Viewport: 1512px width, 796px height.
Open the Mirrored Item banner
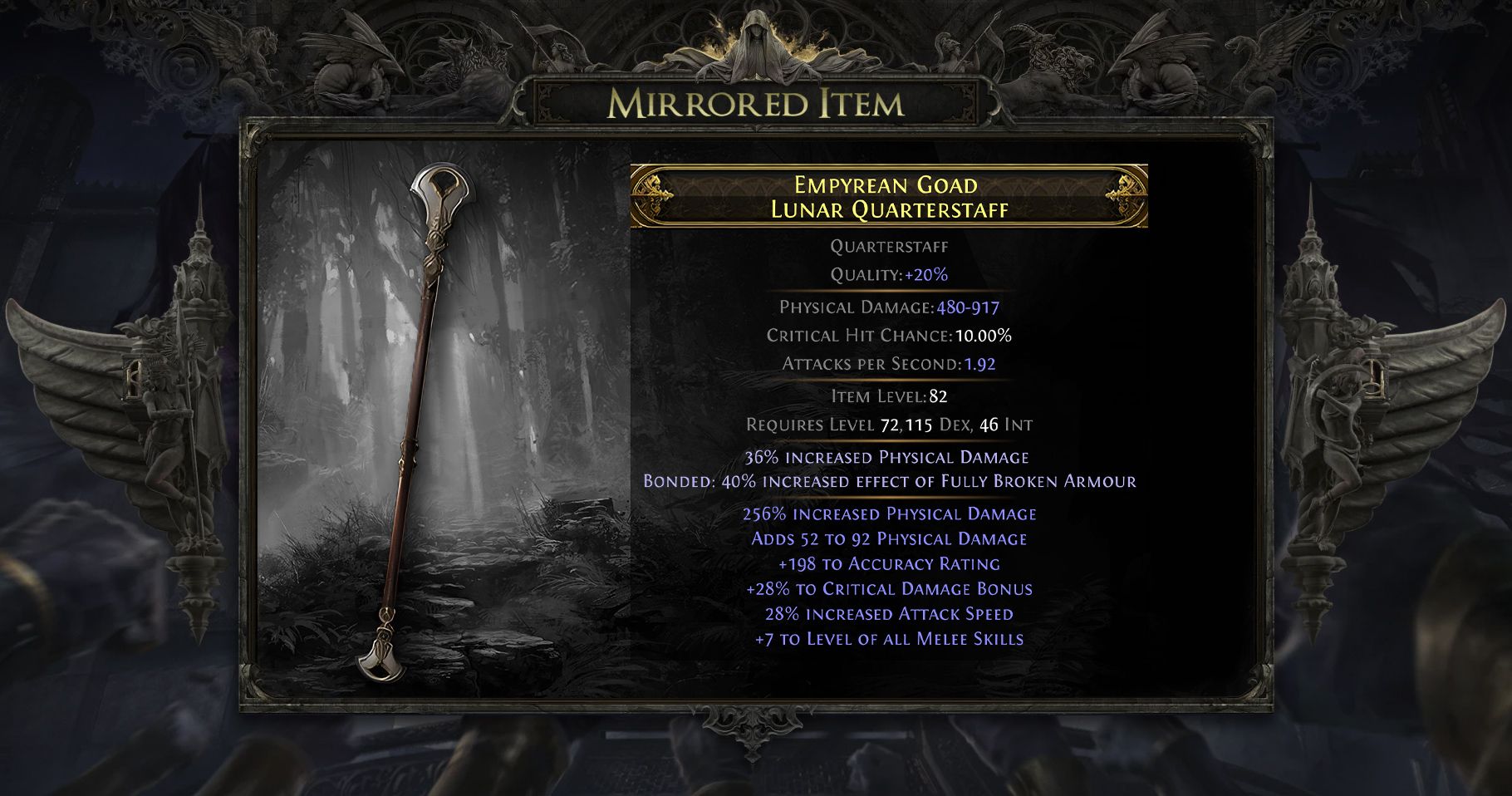756,105
